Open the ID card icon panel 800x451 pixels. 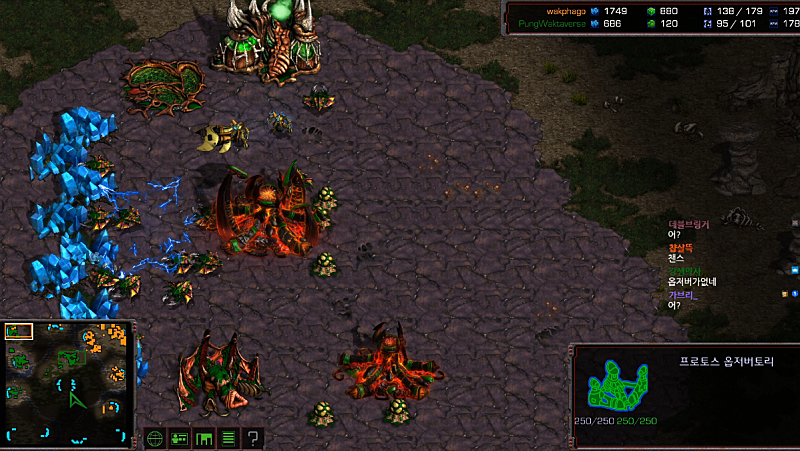pyautogui.click(x=180, y=438)
